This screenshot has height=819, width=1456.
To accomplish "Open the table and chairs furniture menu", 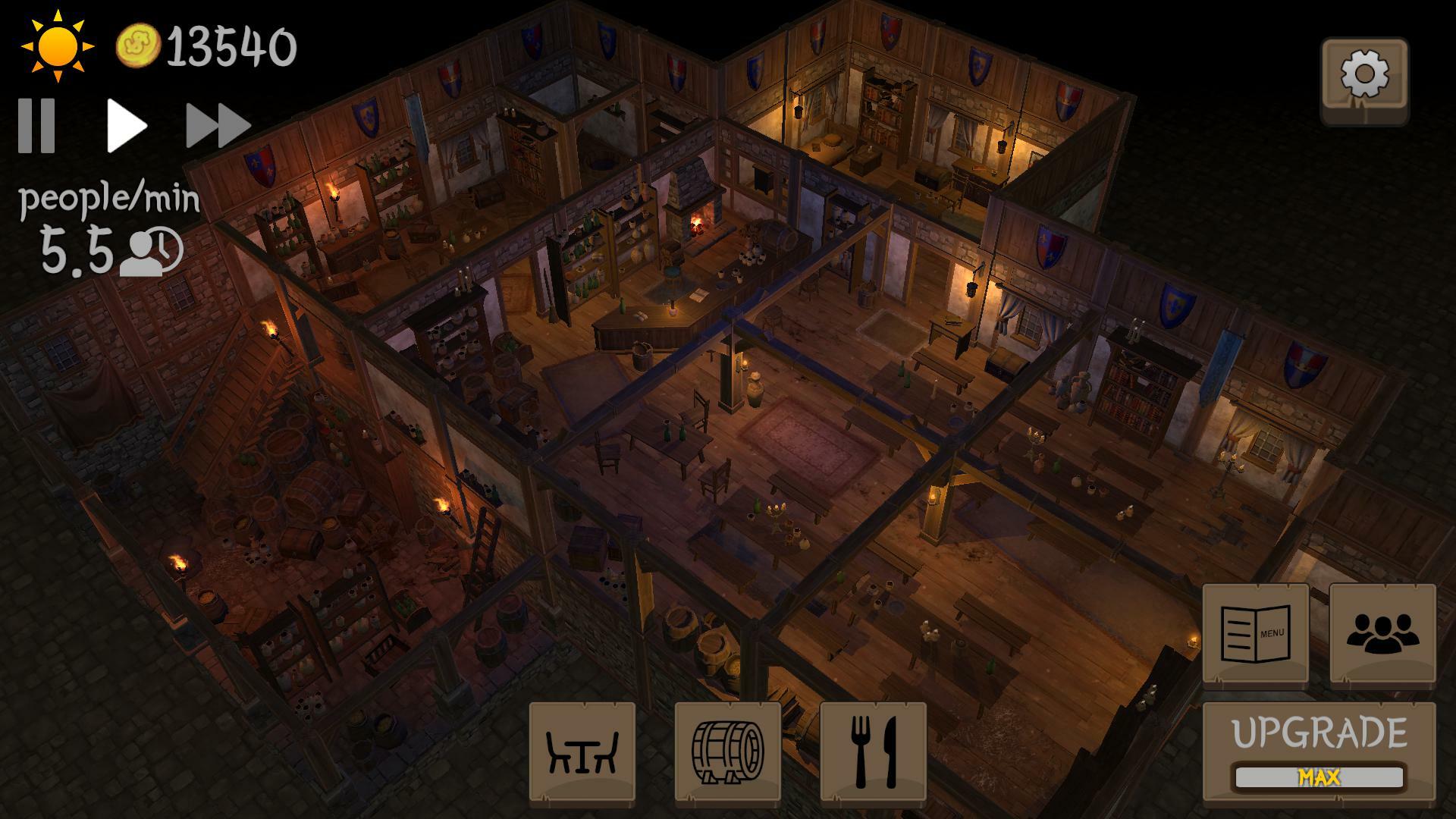I will [582, 751].
